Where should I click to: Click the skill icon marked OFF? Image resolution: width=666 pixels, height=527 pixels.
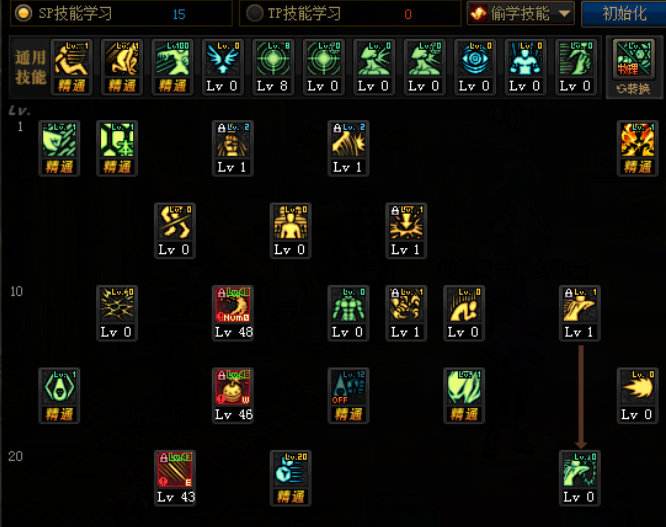[347, 388]
